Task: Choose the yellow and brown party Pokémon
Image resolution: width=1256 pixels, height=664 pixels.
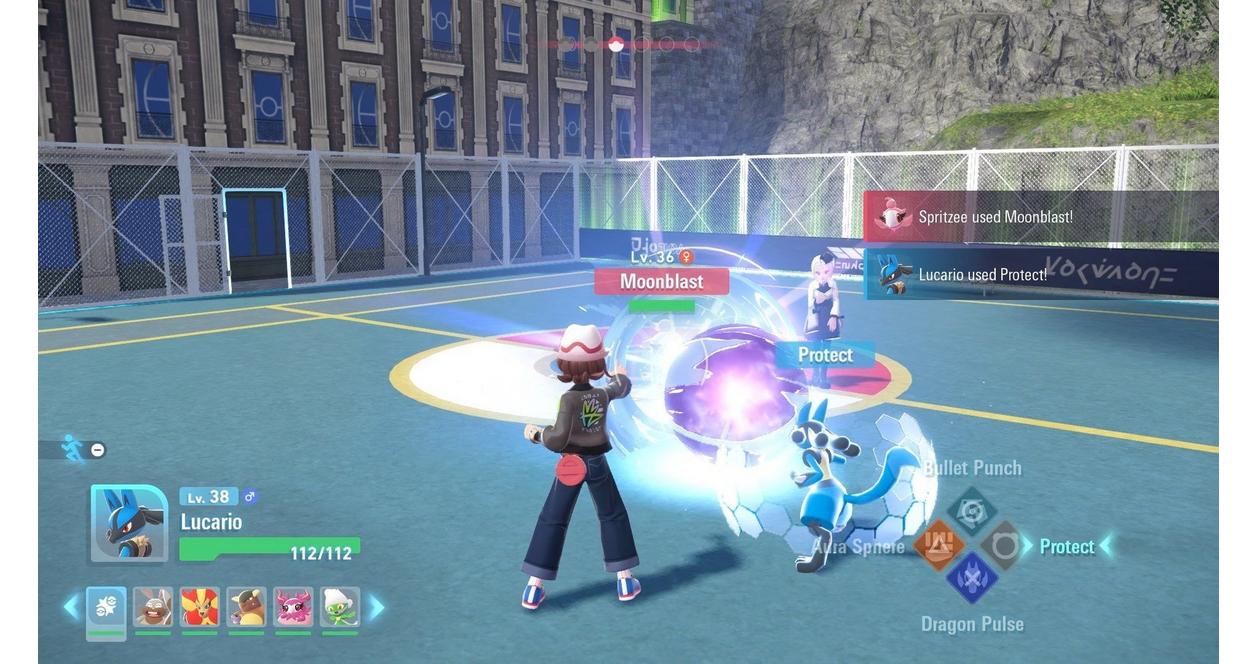Action: tap(246, 607)
